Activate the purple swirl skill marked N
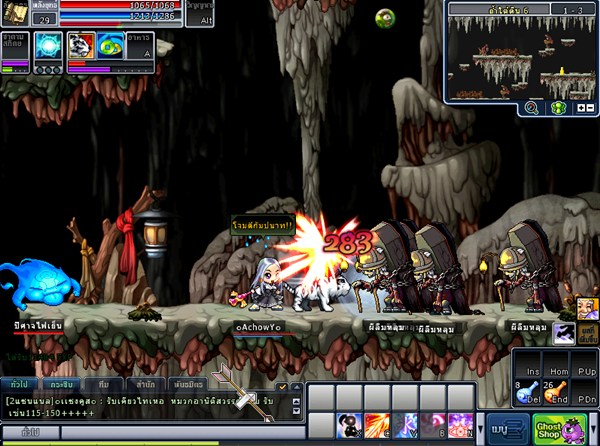Image resolution: width=600 pixels, height=446 pixels. 461,425
